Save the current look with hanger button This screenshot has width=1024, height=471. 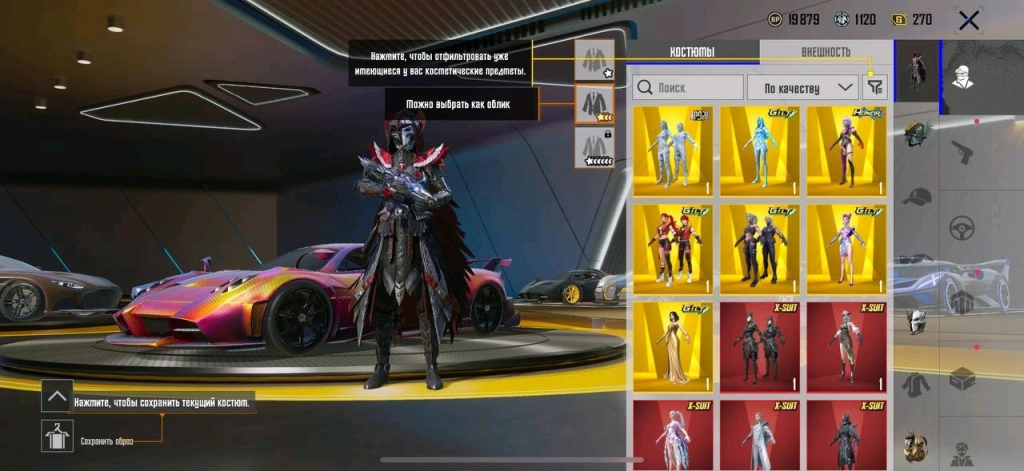click(x=57, y=435)
